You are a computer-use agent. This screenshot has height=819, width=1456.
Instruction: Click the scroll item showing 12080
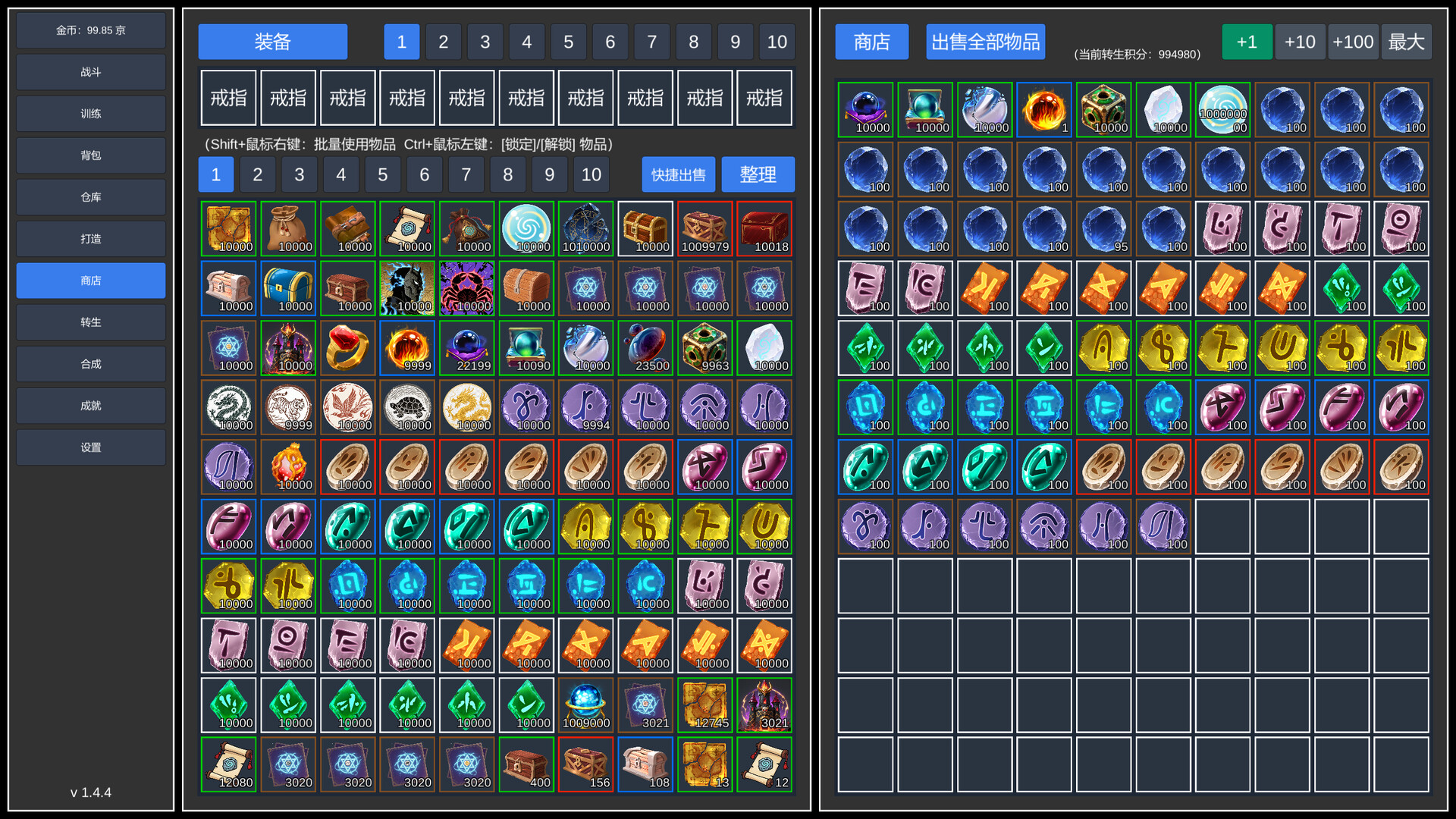point(228,764)
